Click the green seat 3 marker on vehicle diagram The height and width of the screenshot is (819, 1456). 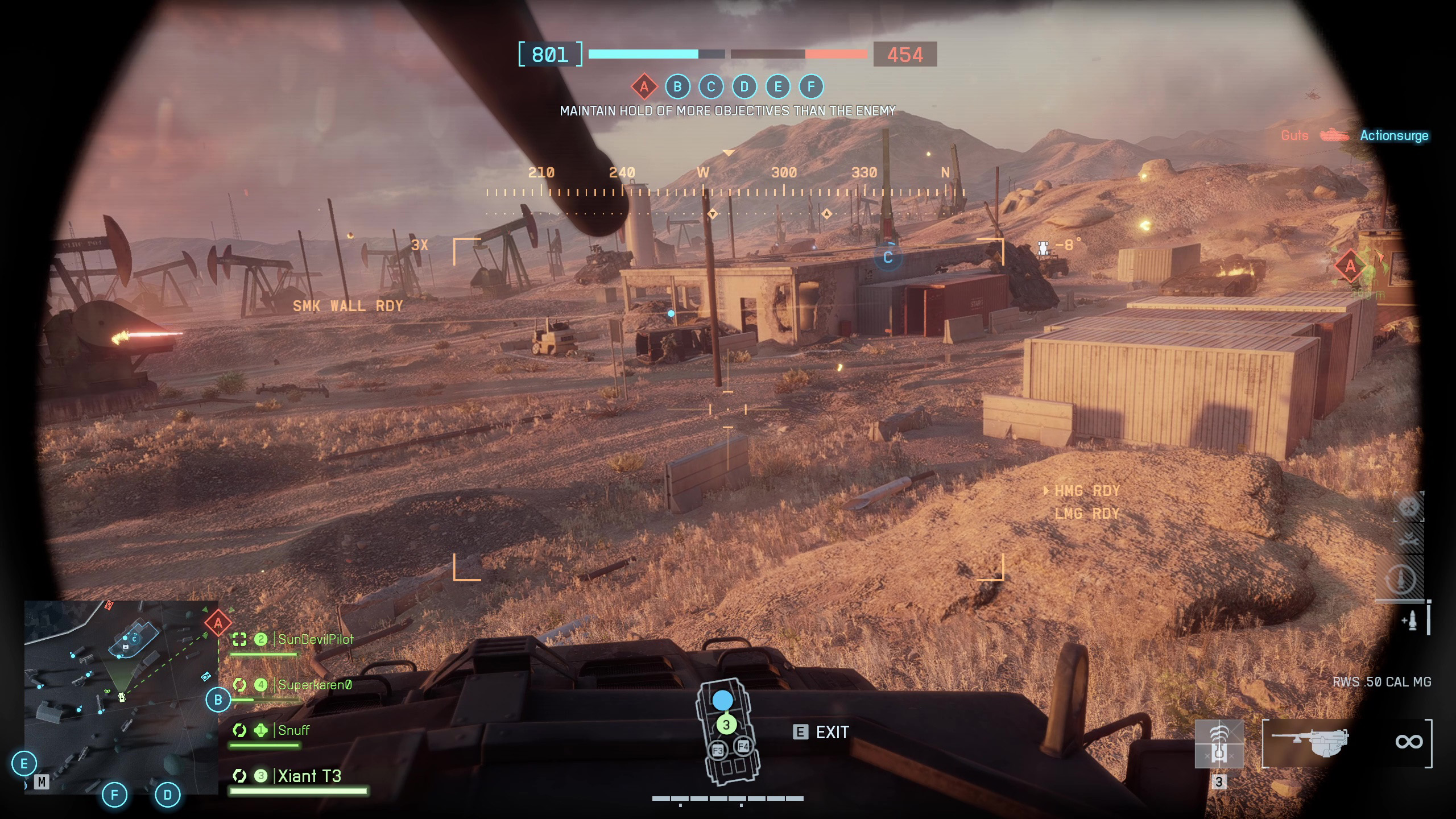tap(726, 725)
